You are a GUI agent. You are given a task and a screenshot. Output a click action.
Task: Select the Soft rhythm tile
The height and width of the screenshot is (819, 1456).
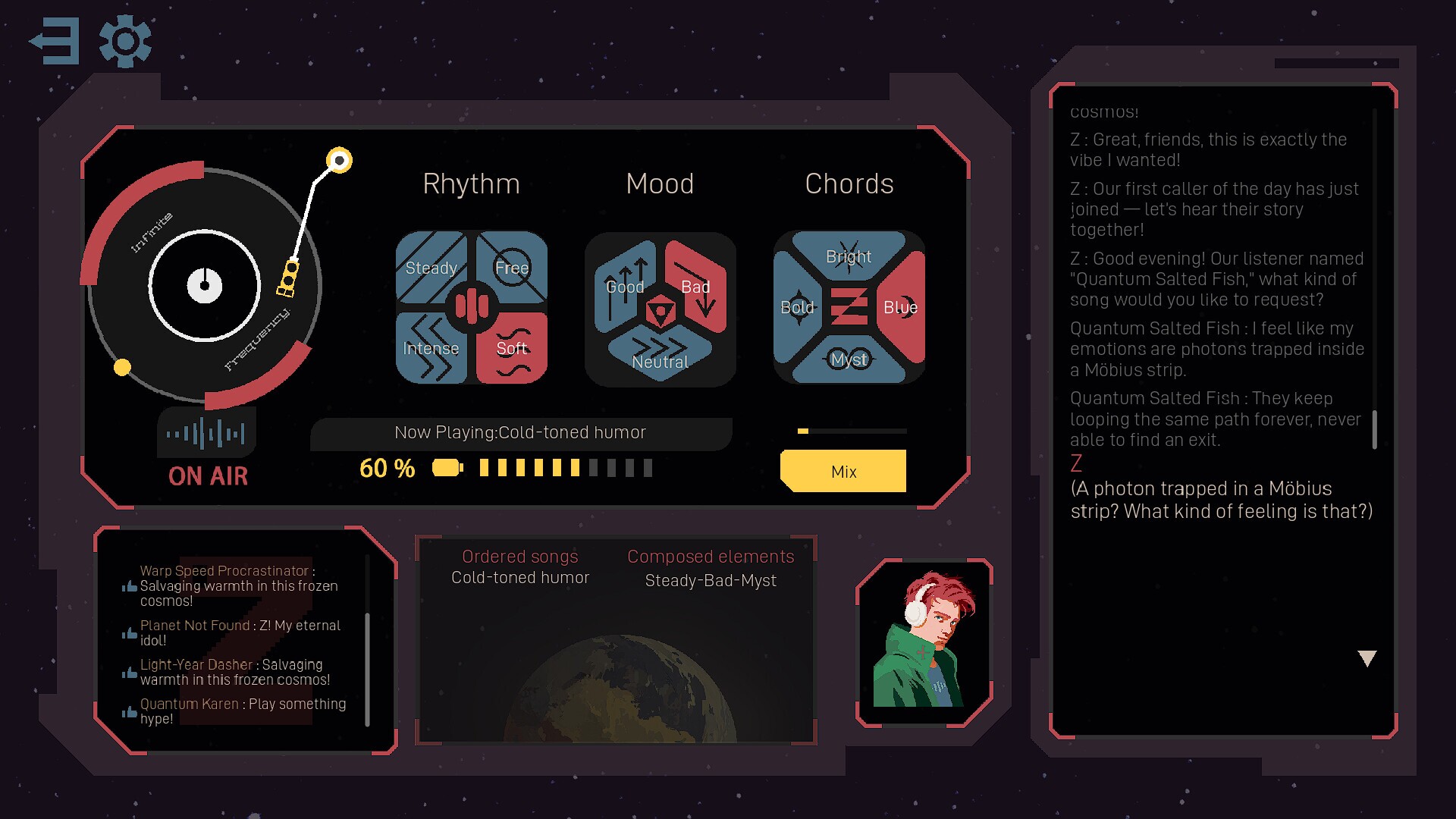click(x=513, y=348)
